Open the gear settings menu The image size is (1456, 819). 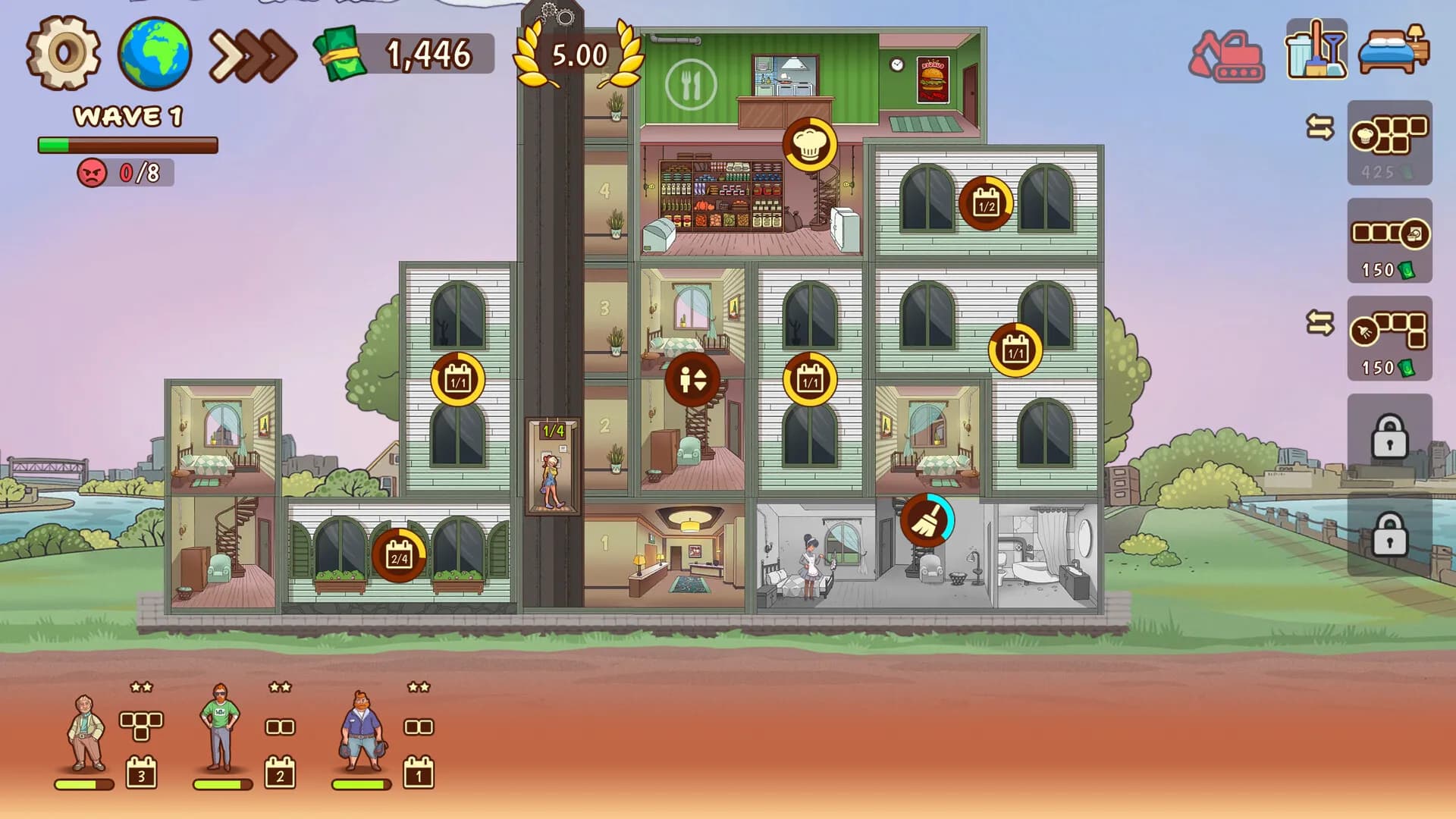click(x=64, y=53)
